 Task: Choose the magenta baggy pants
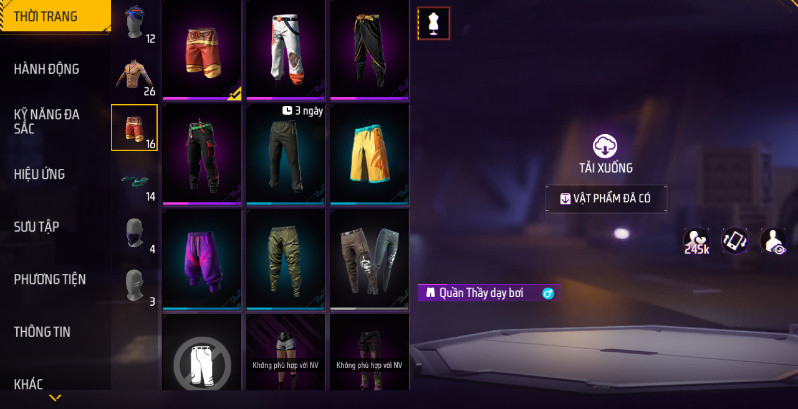(201, 257)
